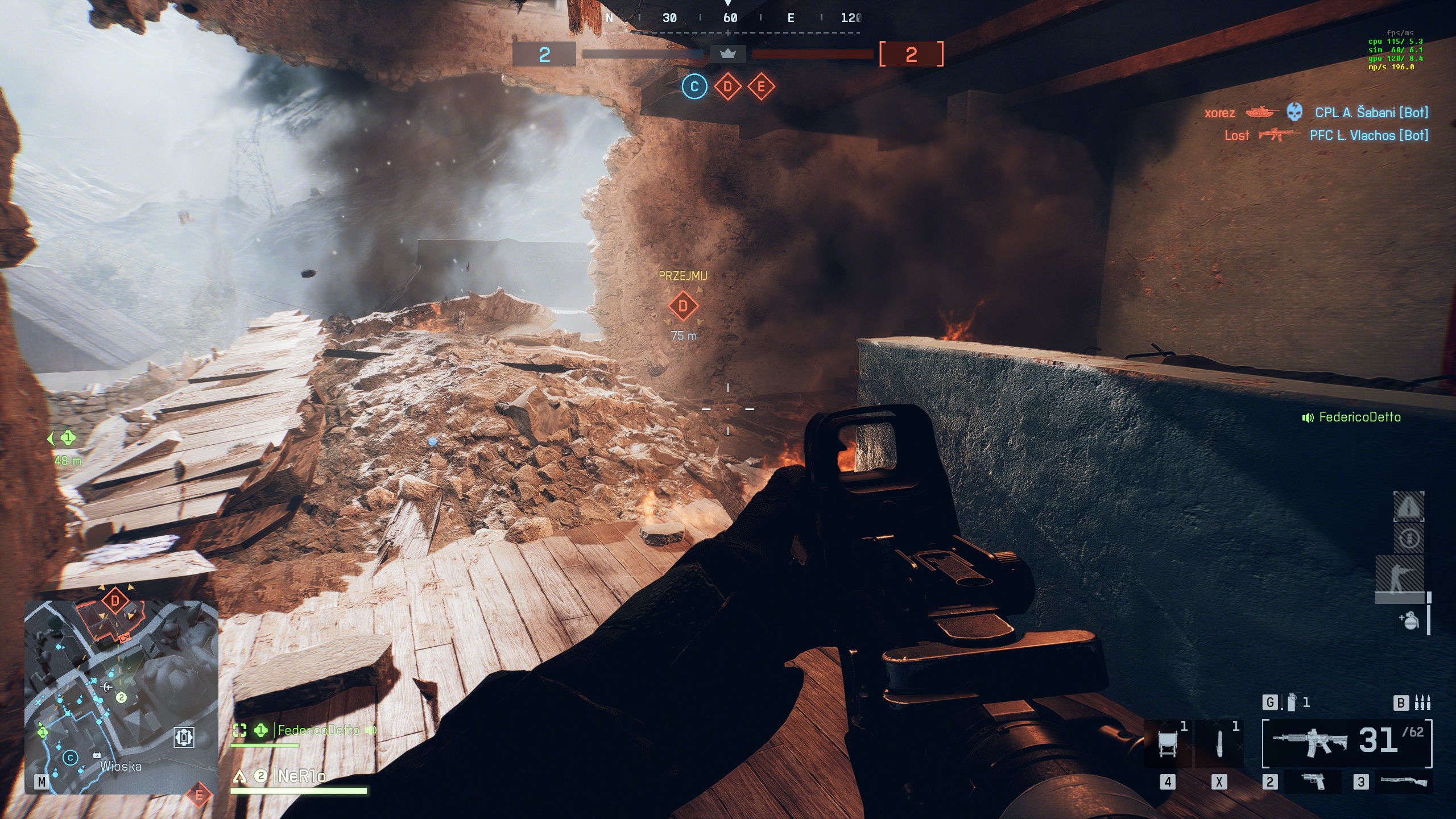Select the PRZEJMIJ D objective marker
Image resolution: width=1456 pixels, height=819 pixels.
tap(683, 306)
